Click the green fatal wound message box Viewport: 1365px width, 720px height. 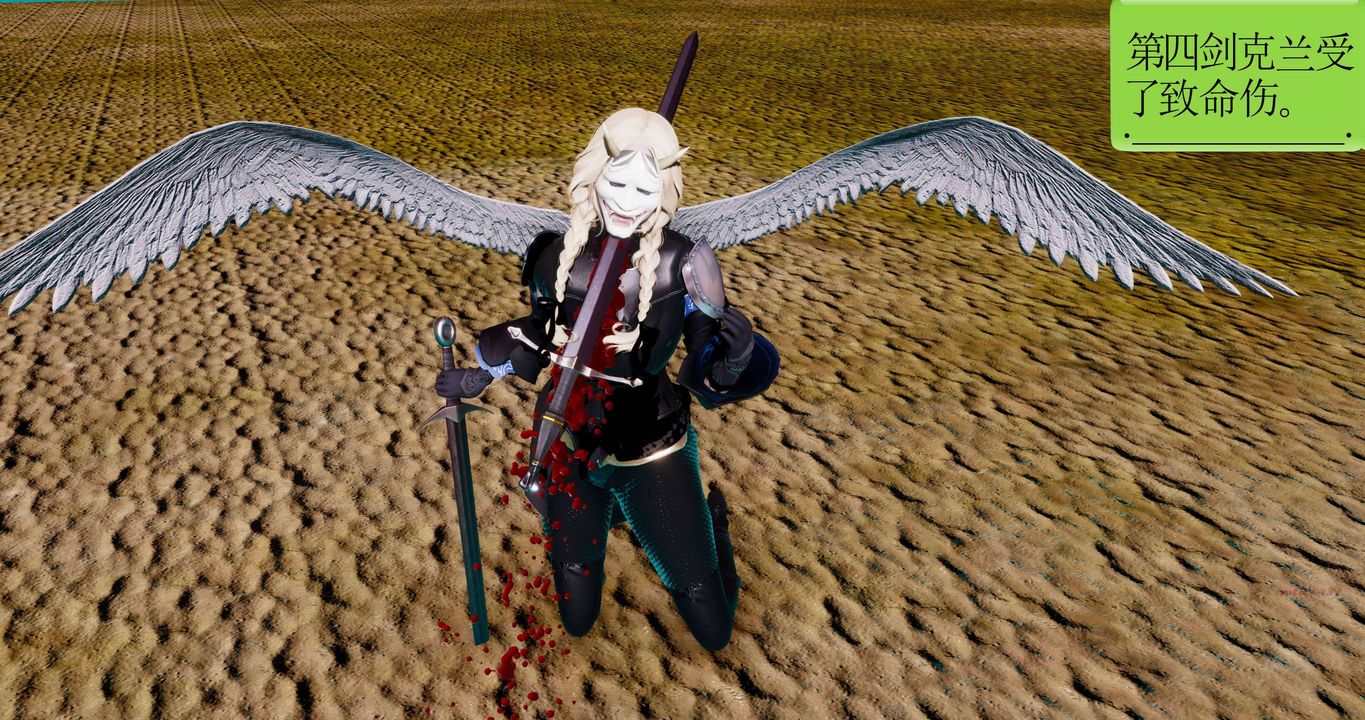[x=1237, y=76]
